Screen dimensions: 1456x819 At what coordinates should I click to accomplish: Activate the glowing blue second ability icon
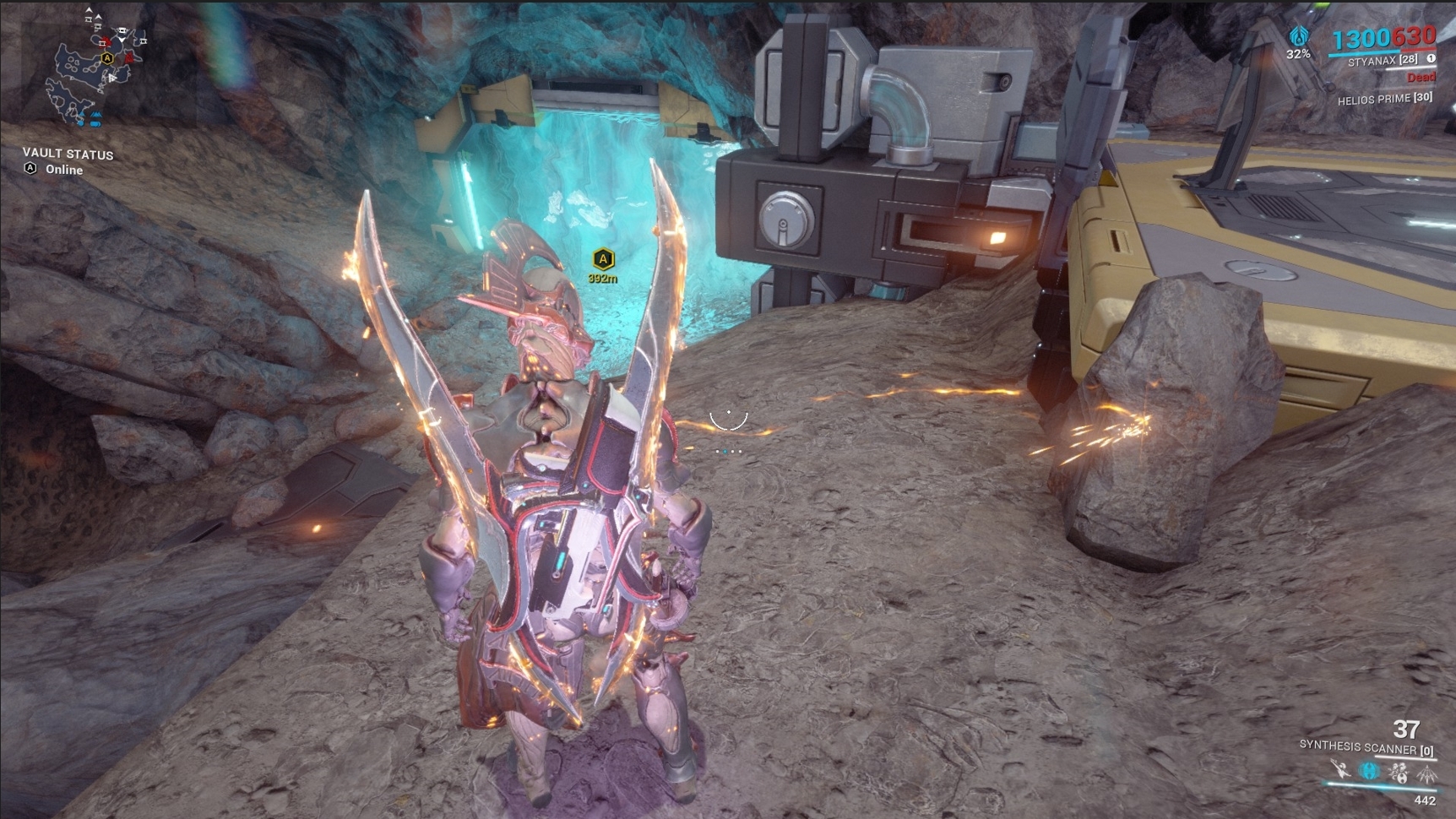(x=1368, y=771)
